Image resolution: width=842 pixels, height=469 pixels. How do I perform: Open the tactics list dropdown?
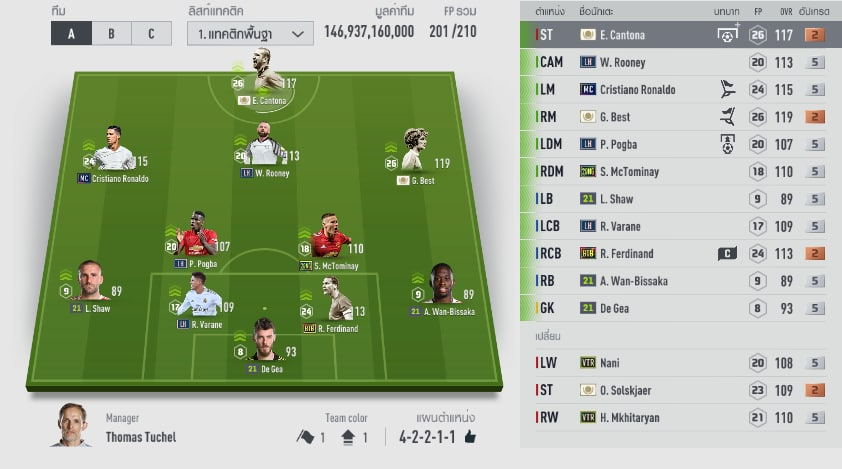(x=250, y=33)
